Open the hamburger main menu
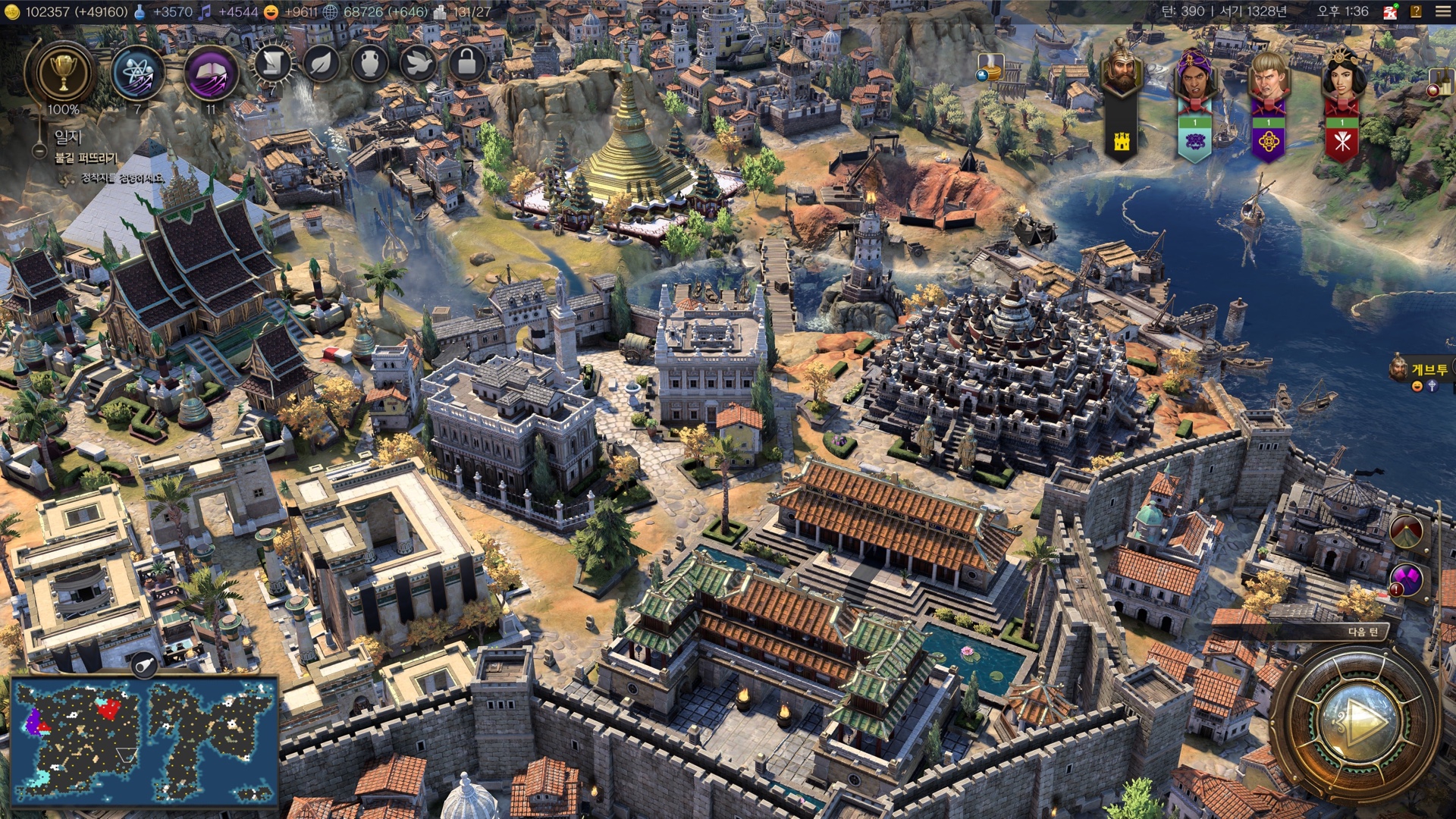 tap(1442, 11)
